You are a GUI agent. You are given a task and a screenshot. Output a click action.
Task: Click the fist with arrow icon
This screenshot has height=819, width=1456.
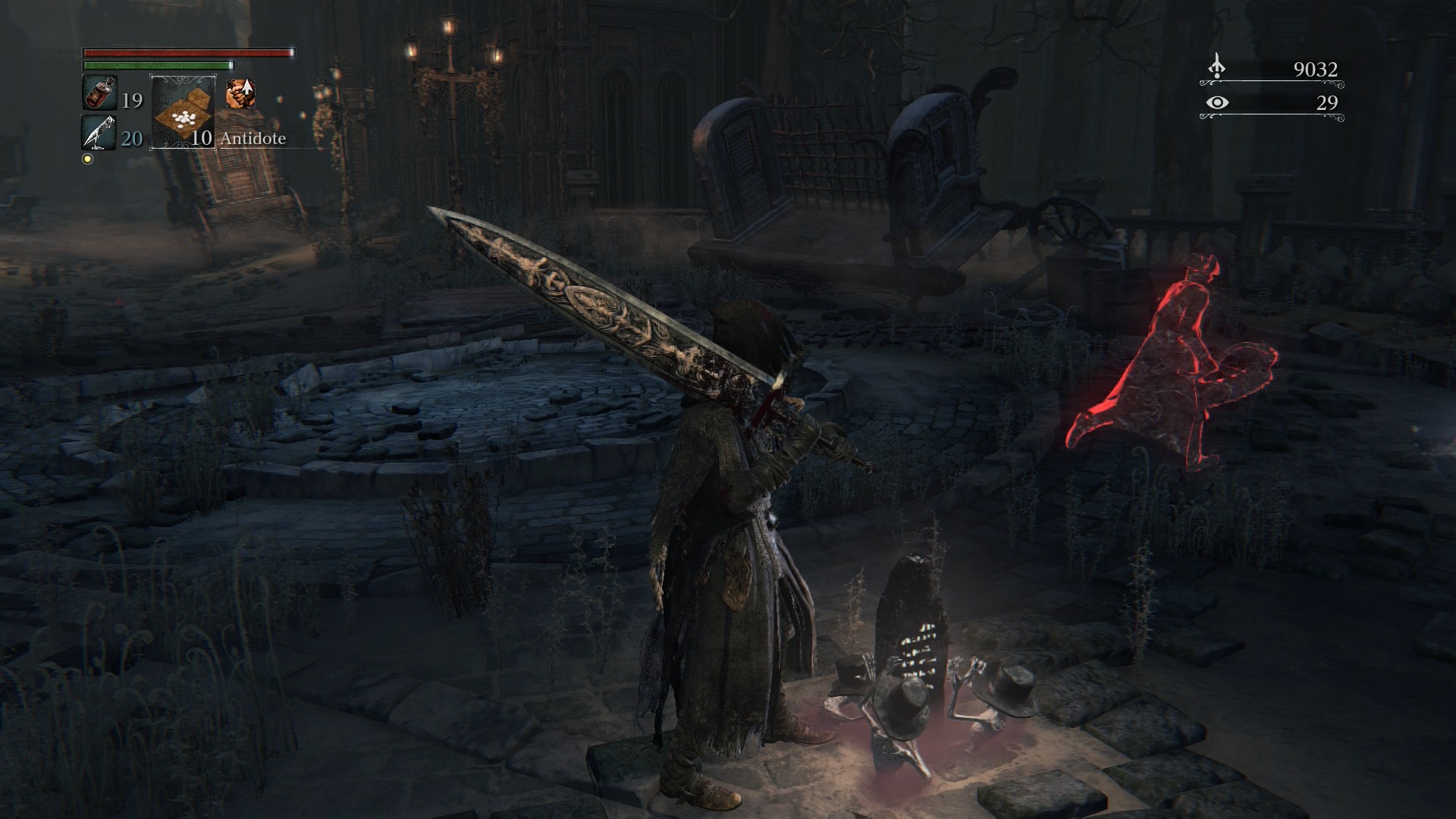click(240, 94)
